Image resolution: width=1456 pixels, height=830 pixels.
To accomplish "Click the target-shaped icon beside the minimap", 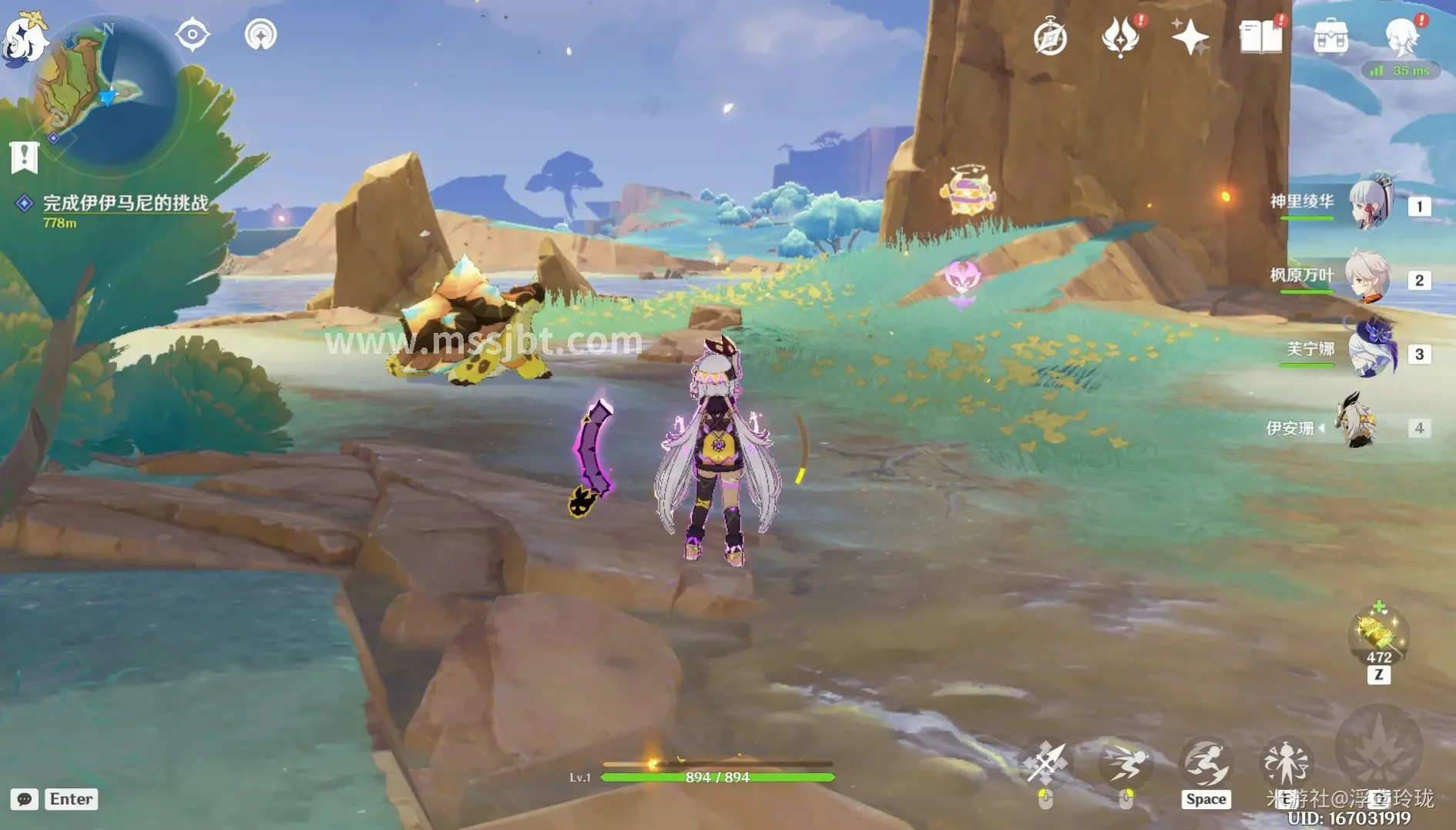I will [x=192, y=35].
